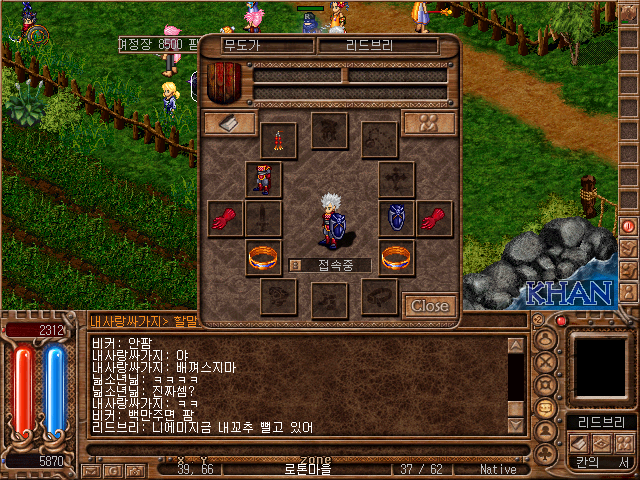The image size is (640, 480).
Task: Select the right orange ring slot
Action: click(396, 257)
